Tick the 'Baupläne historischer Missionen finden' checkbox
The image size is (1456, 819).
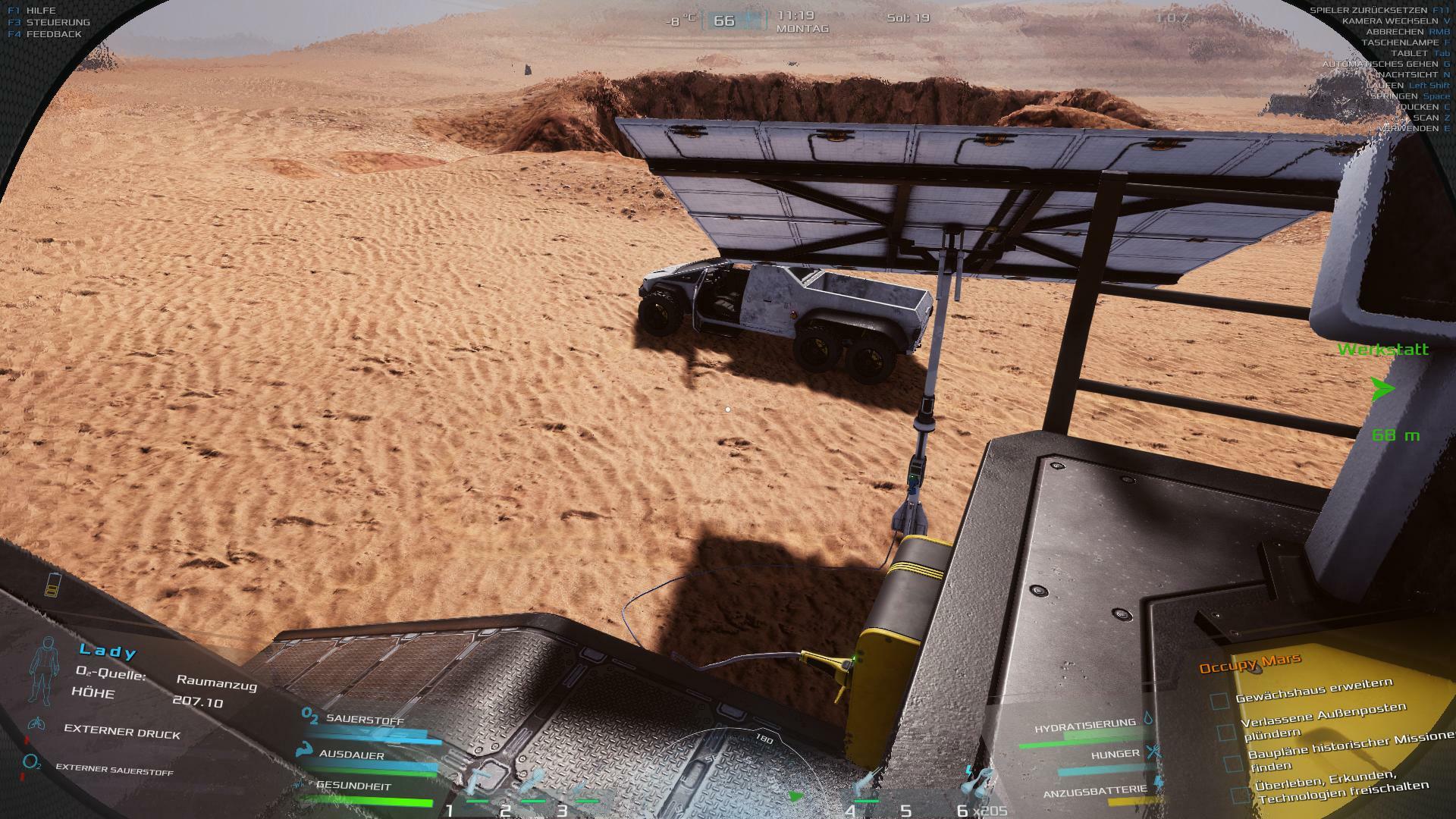tap(1233, 763)
